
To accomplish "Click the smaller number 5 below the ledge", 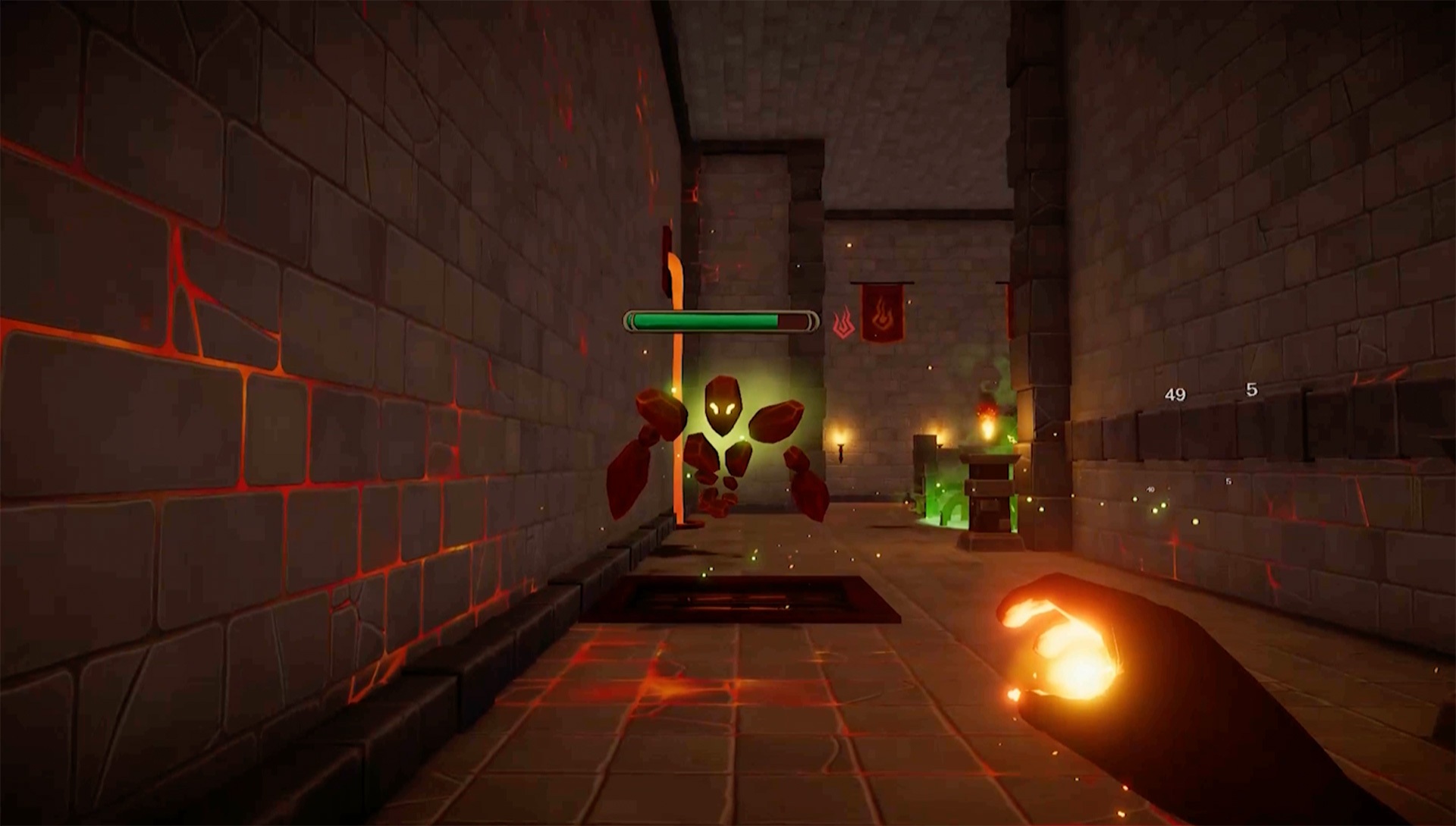I will coord(1228,482).
